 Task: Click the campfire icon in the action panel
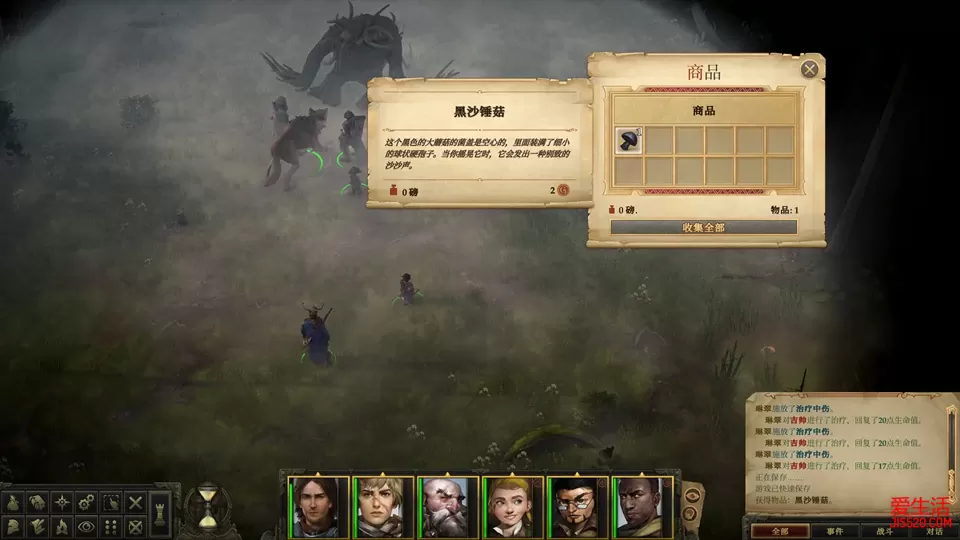(x=62, y=526)
